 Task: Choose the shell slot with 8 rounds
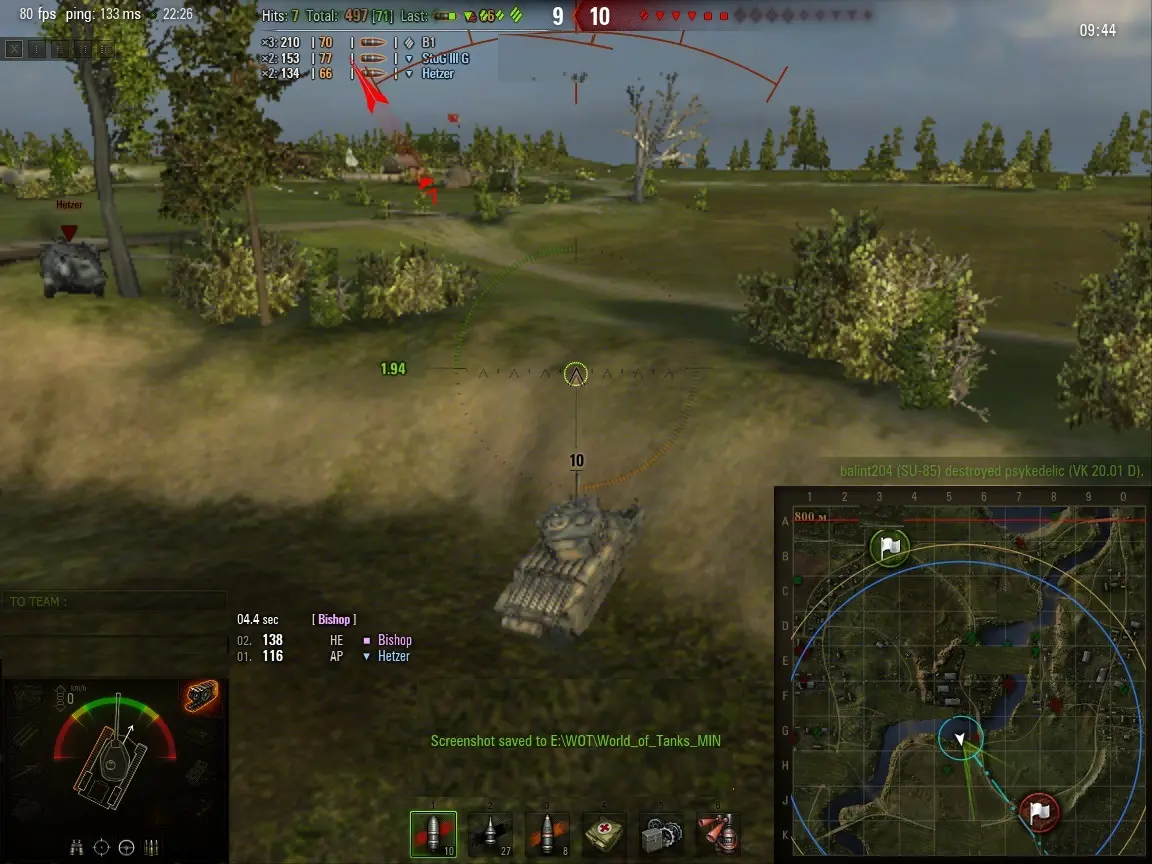(x=547, y=834)
